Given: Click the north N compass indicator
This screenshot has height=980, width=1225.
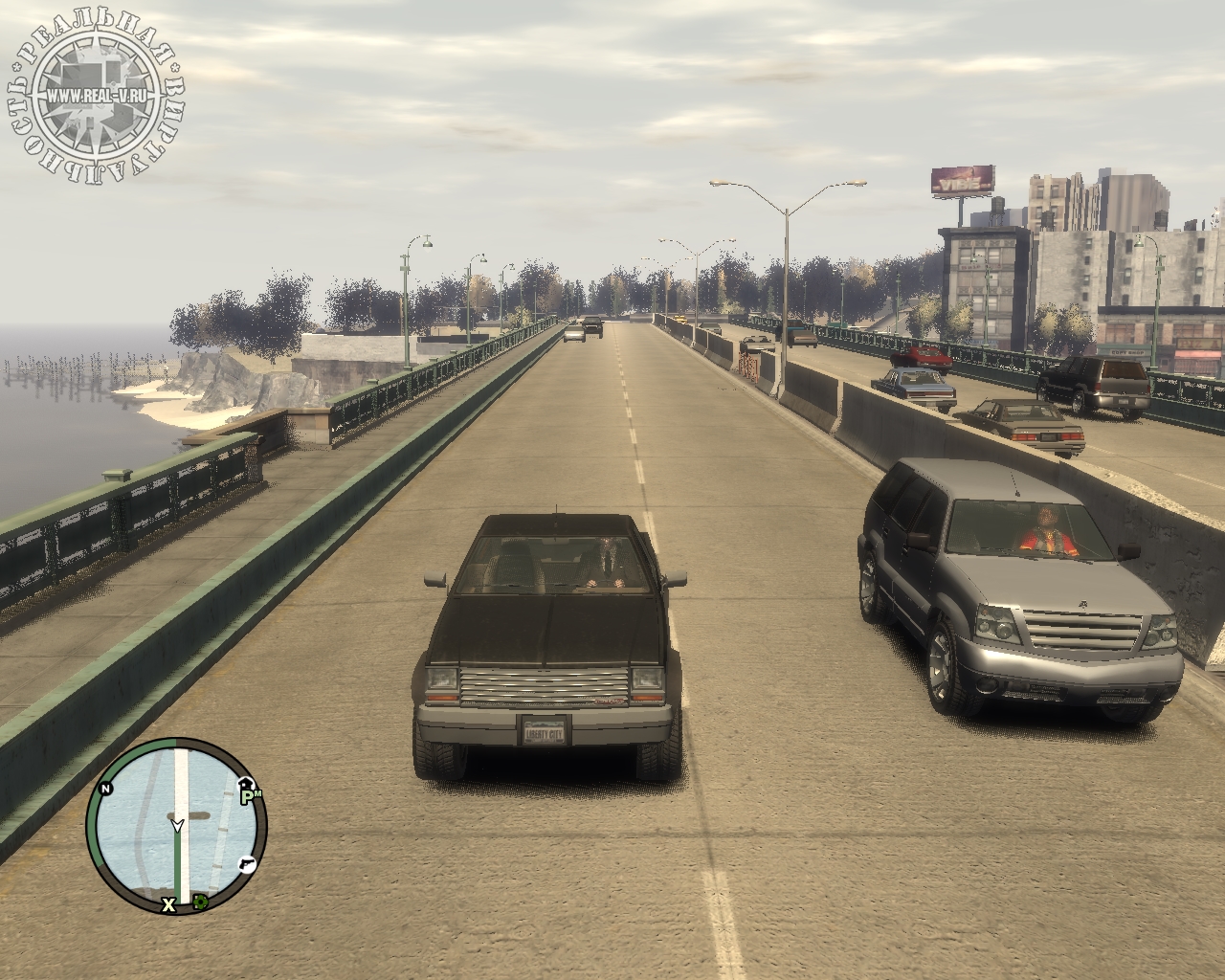Looking at the screenshot, I should (x=105, y=789).
